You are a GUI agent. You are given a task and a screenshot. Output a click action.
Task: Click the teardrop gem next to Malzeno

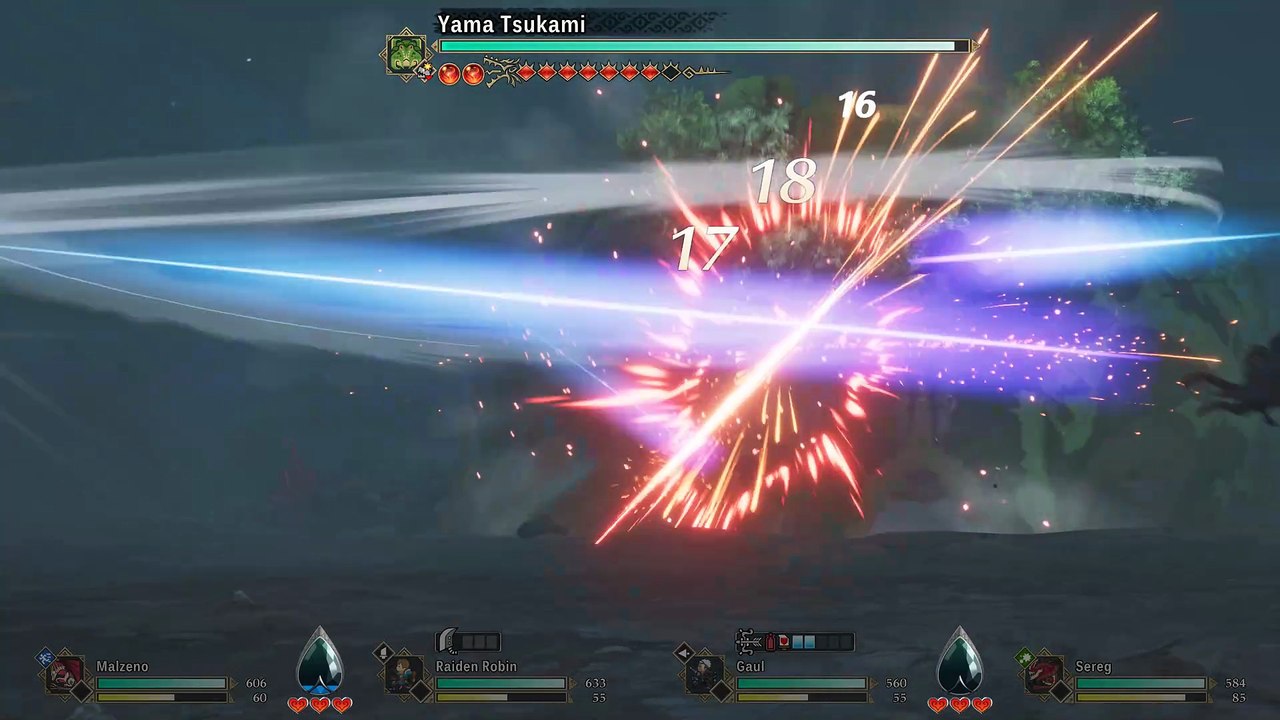[320, 662]
